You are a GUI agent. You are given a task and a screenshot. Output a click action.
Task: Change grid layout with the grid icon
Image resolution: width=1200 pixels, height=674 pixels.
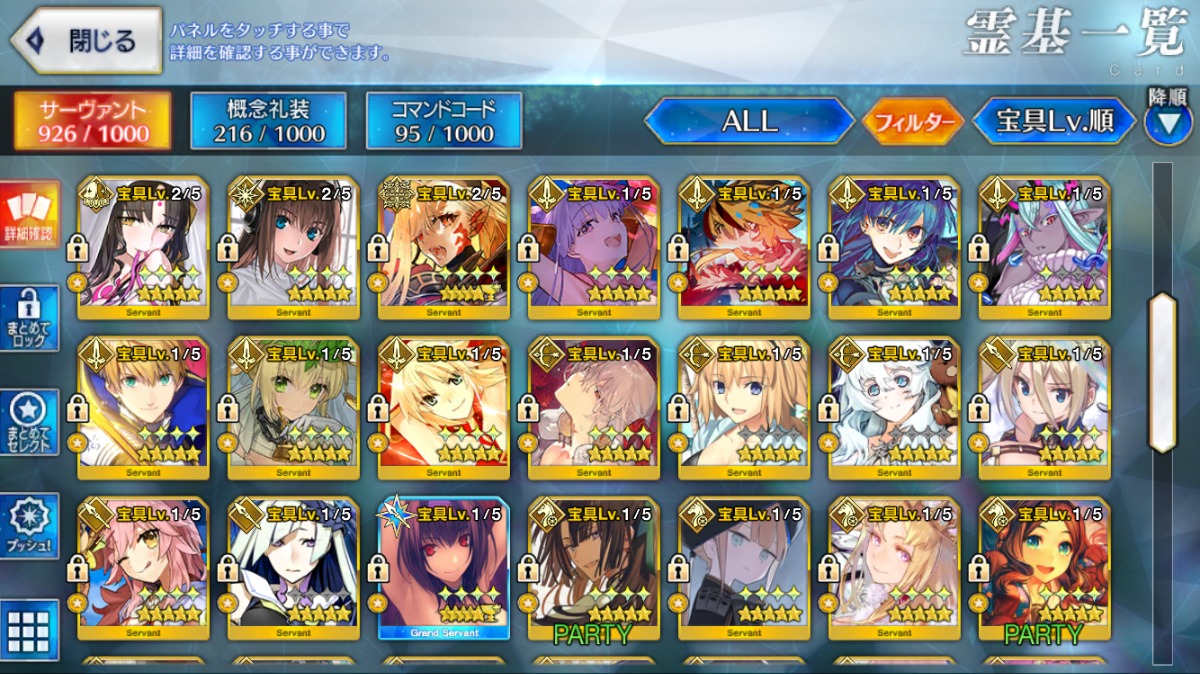point(30,630)
